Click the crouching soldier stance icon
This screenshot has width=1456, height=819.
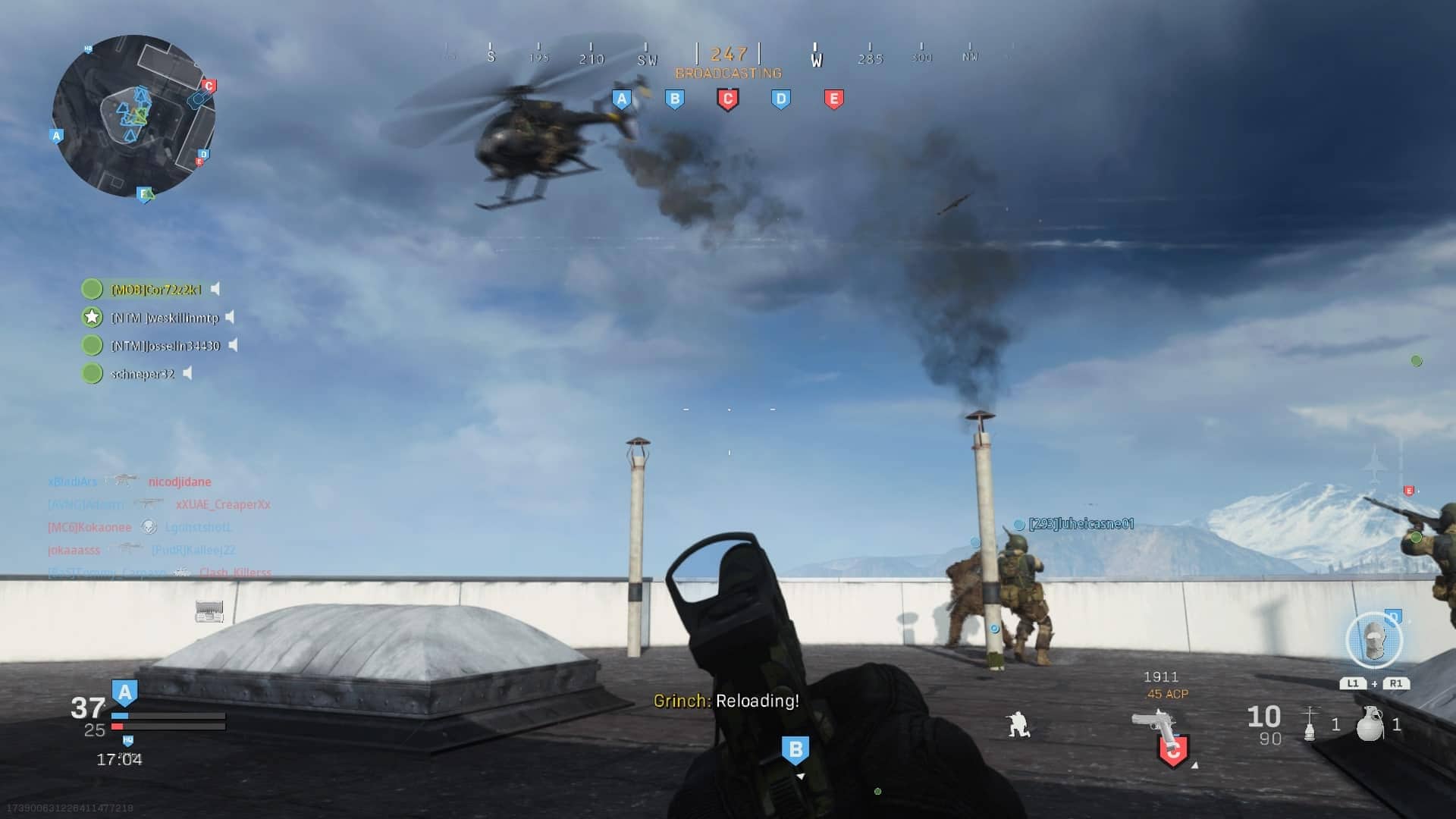pyautogui.click(x=1018, y=724)
